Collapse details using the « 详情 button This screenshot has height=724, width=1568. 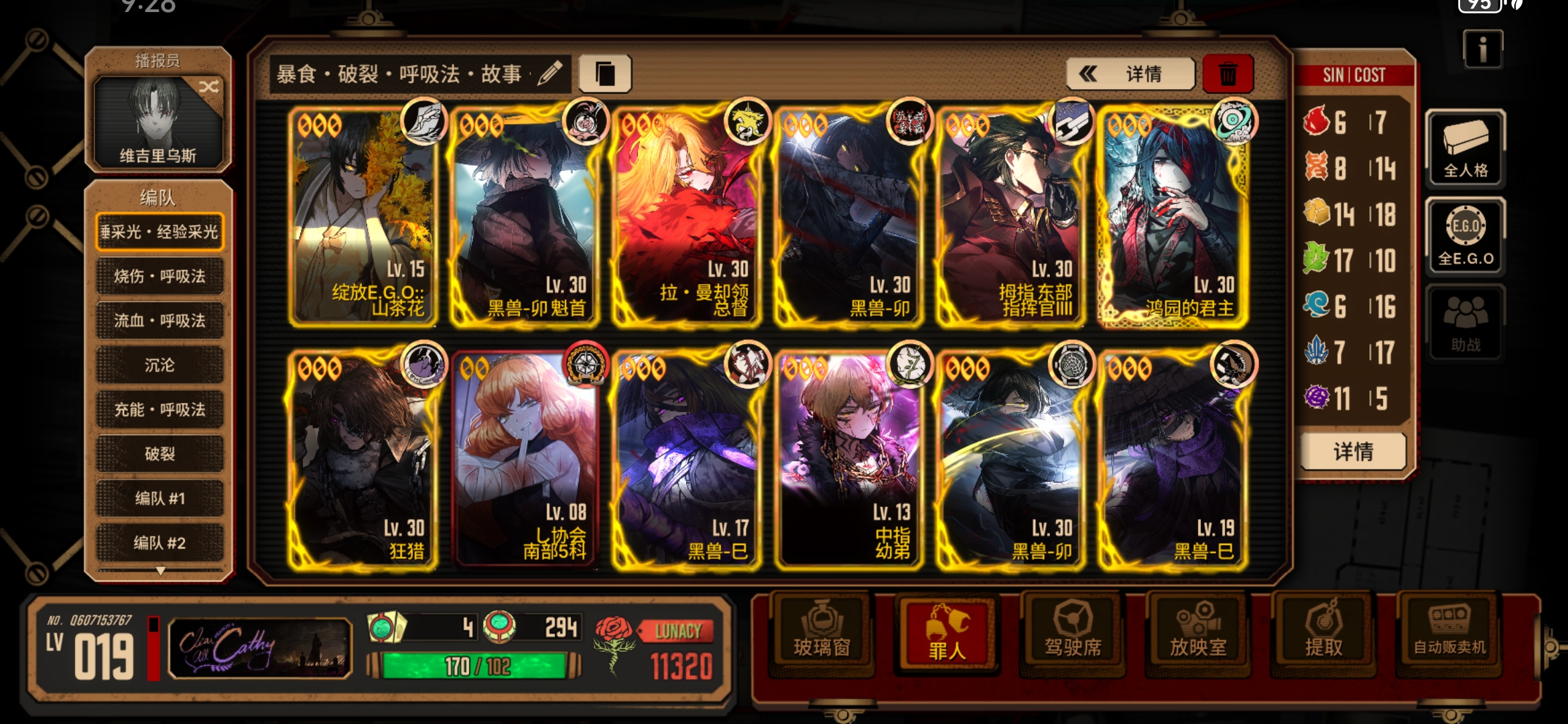[1128, 74]
